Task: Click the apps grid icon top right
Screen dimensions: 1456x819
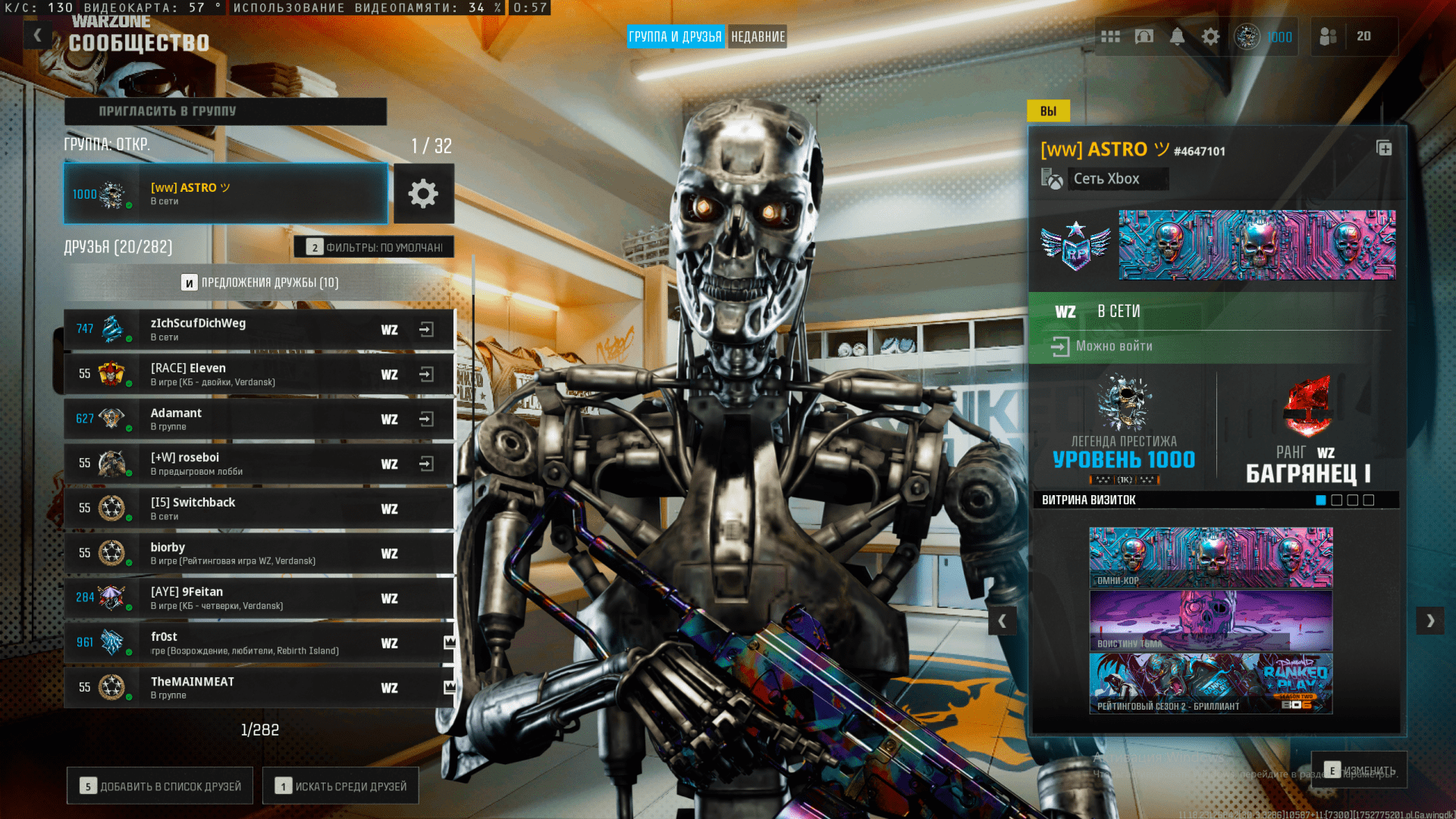Action: coord(1111,36)
